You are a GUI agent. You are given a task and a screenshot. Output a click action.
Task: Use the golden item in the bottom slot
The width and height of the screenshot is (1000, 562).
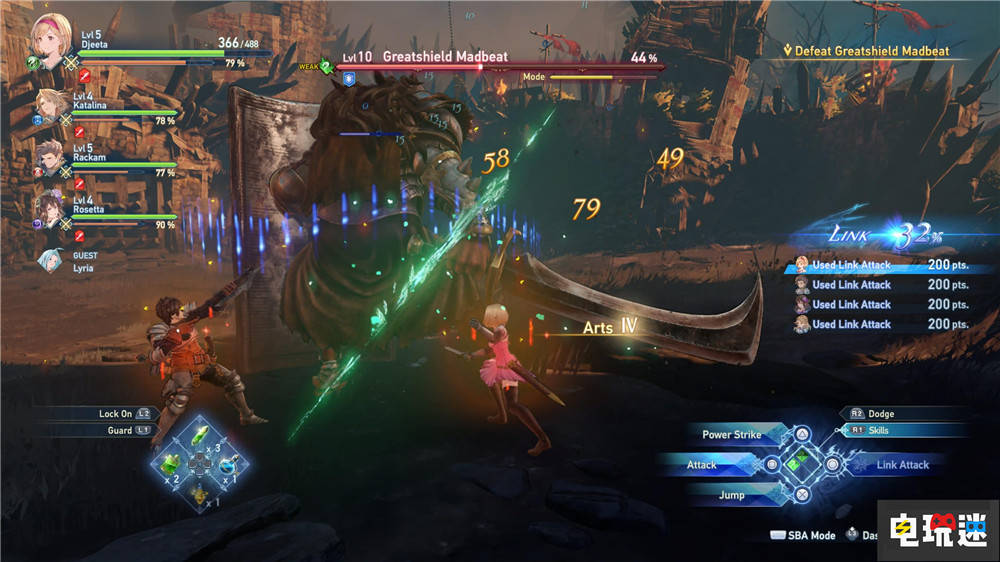tap(200, 492)
